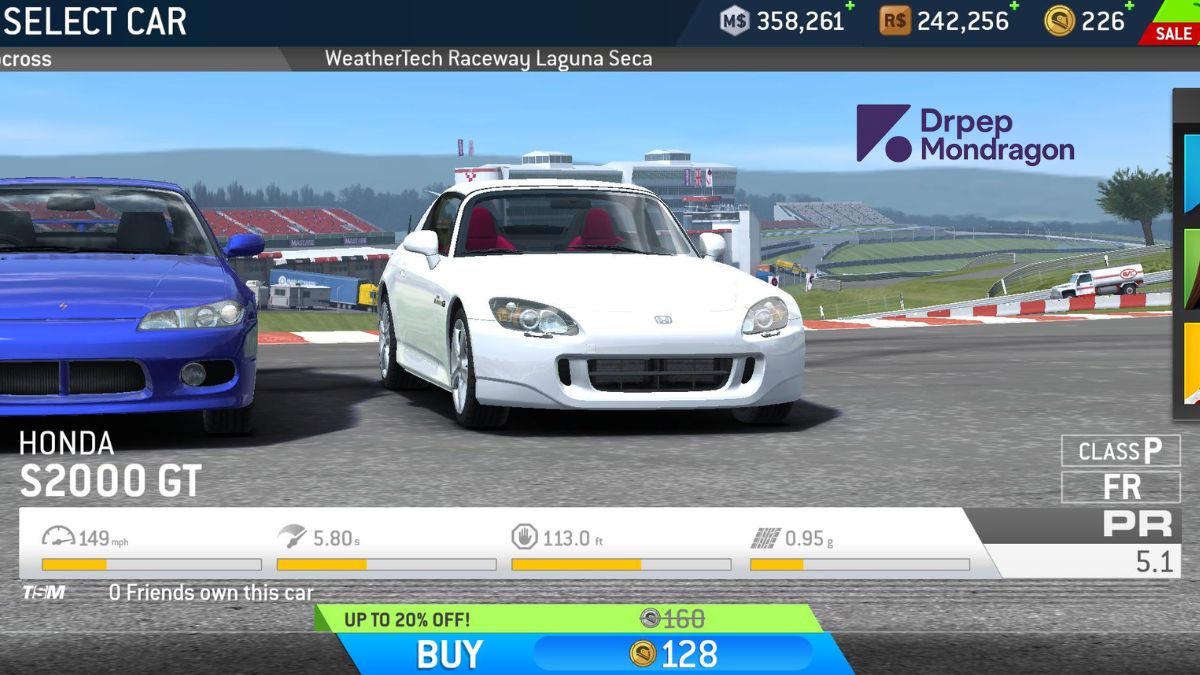Add more gold coins
Viewport: 1200px width, 675px height.
1130,8
